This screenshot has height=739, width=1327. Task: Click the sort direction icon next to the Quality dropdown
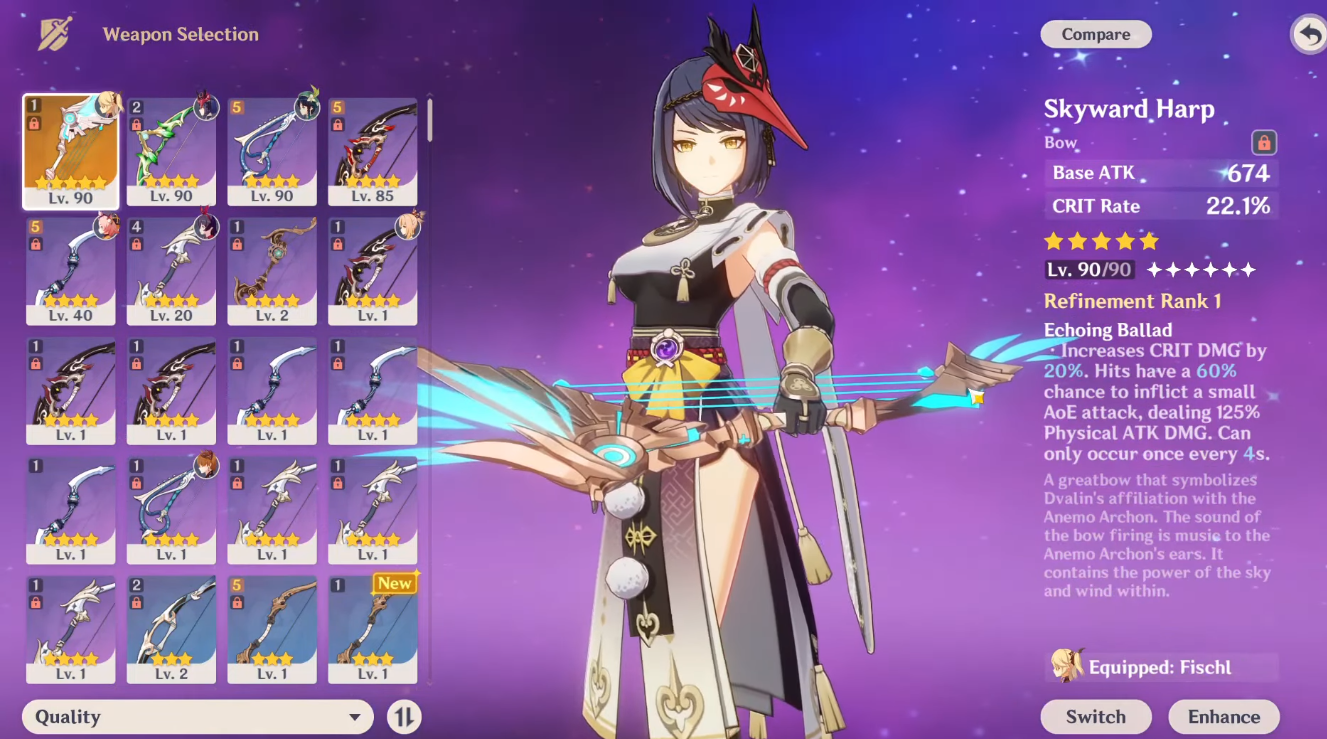[x=404, y=716]
